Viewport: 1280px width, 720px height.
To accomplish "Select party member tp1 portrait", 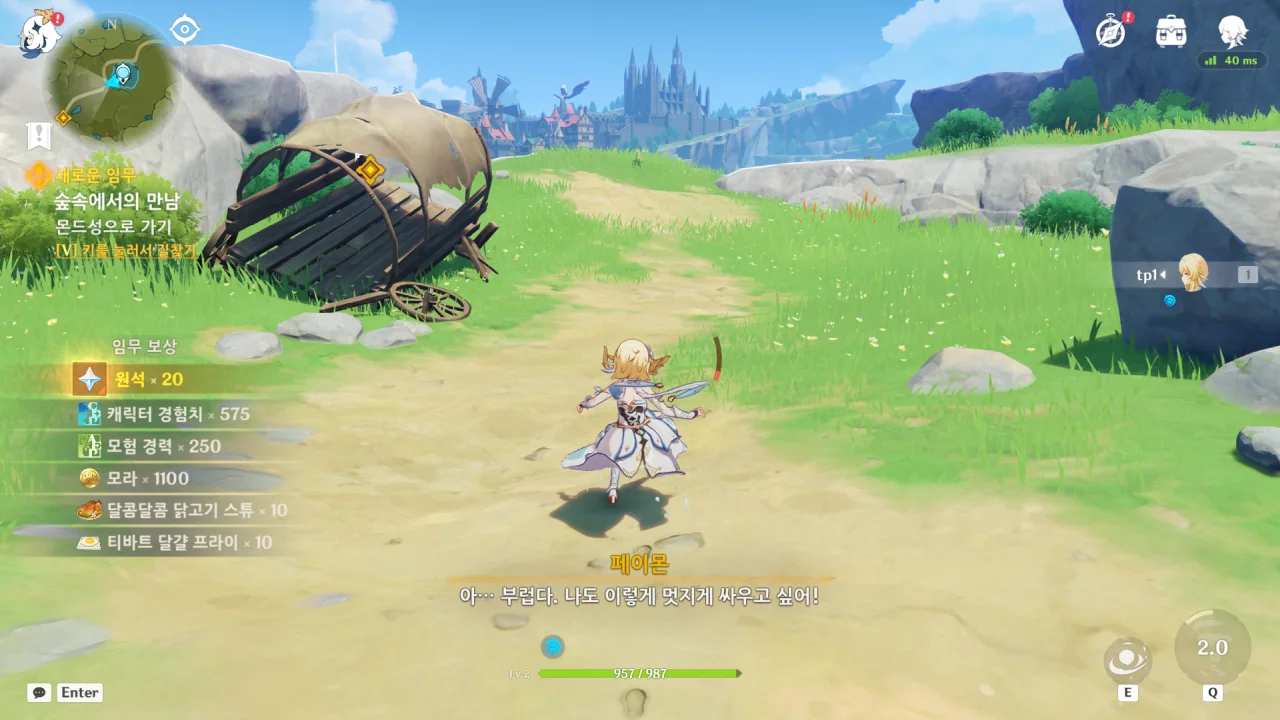I will click(x=1193, y=273).
